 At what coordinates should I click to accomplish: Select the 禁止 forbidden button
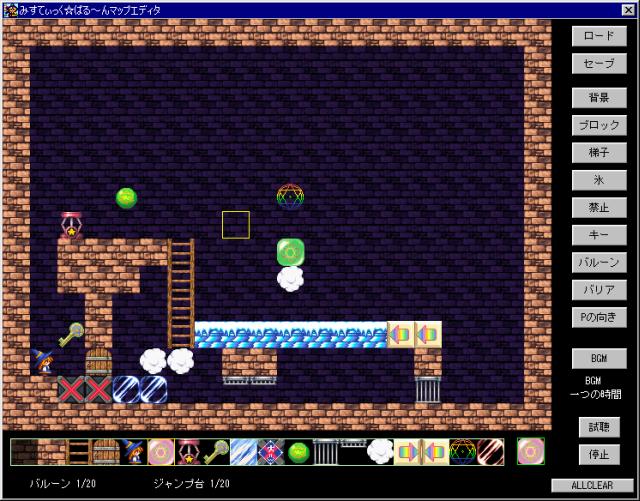click(x=599, y=208)
